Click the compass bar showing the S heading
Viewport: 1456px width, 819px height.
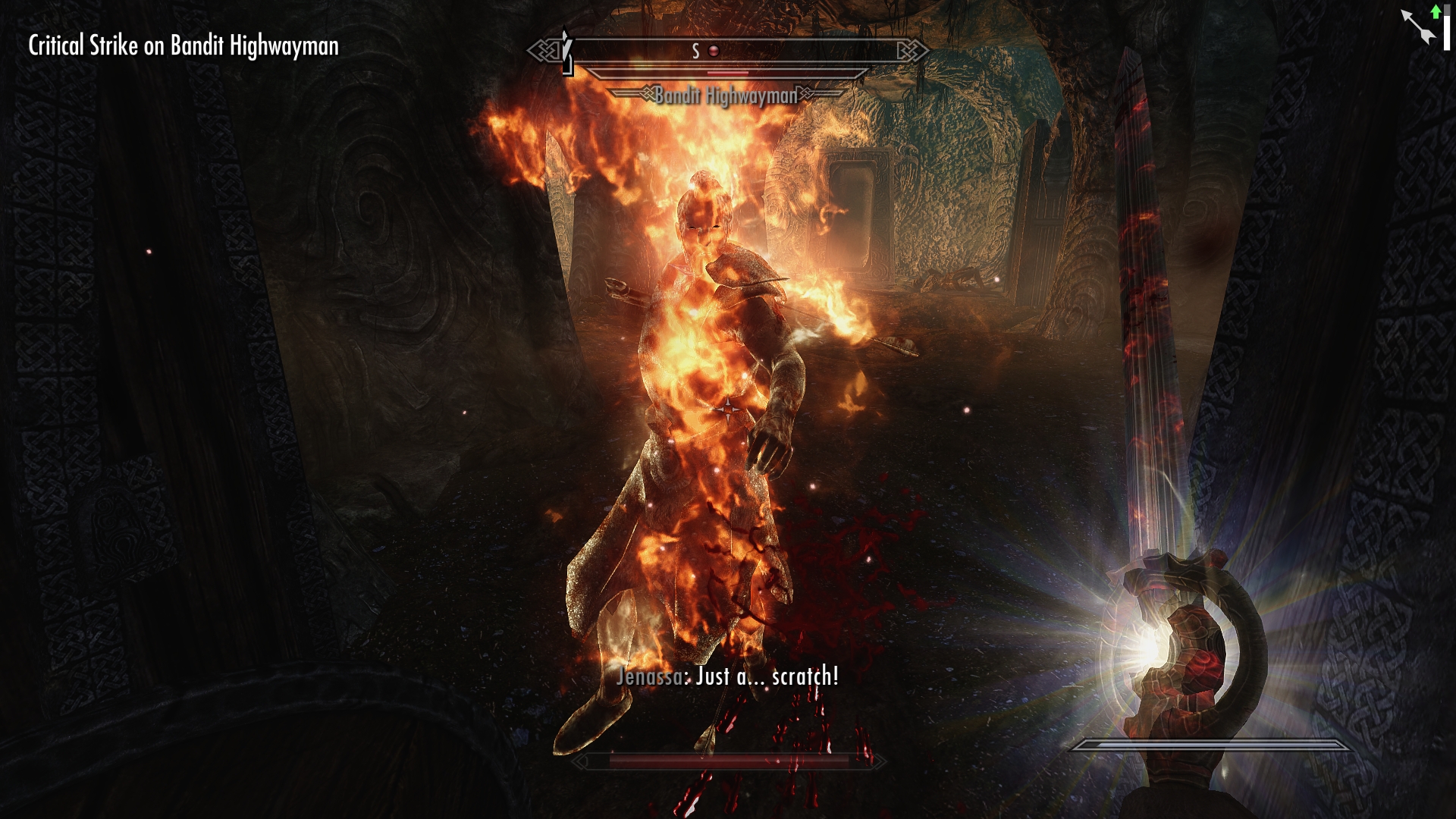click(x=728, y=52)
